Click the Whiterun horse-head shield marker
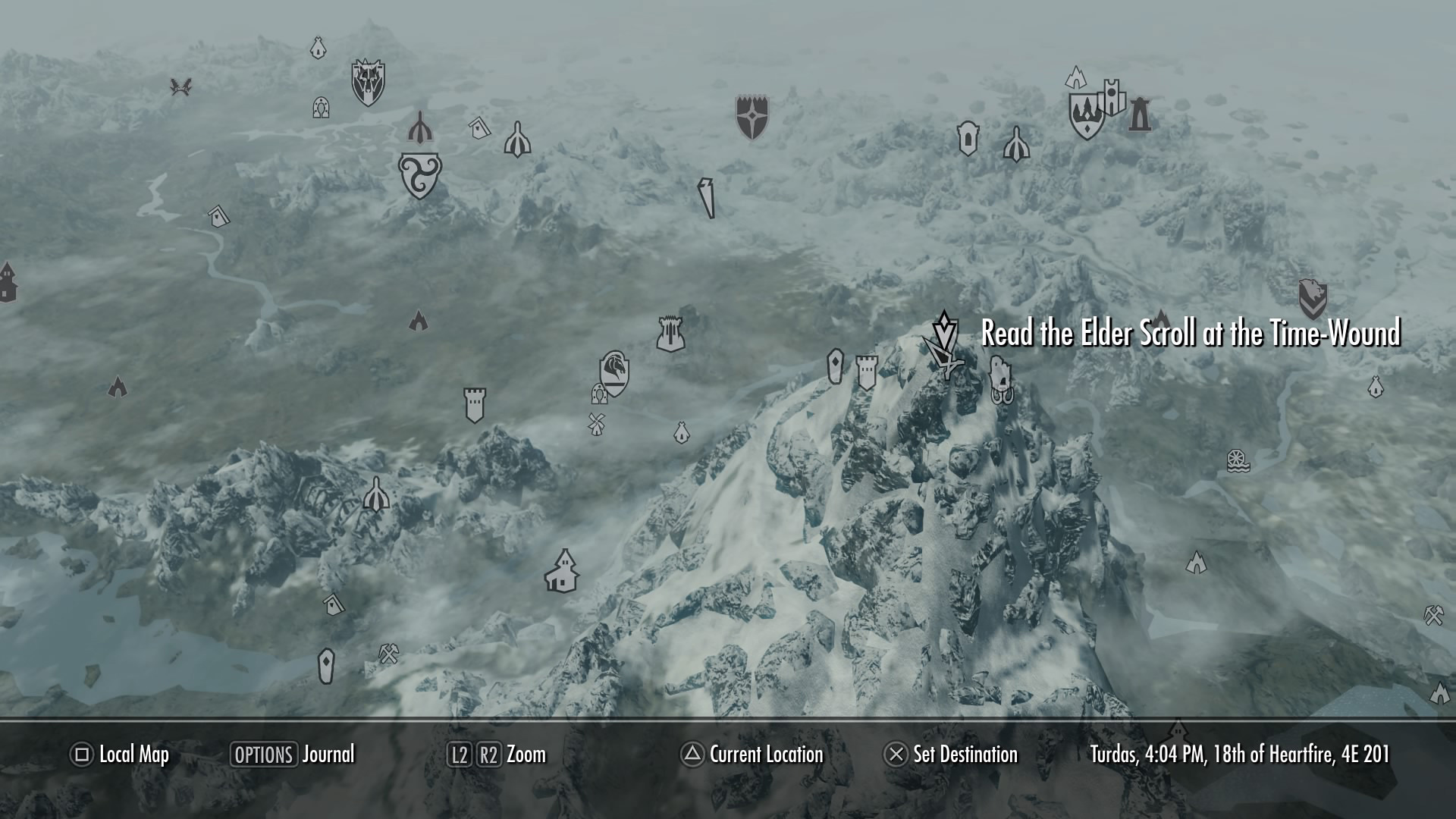The width and height of the screenshot is (1456, 819). [614, 372]
